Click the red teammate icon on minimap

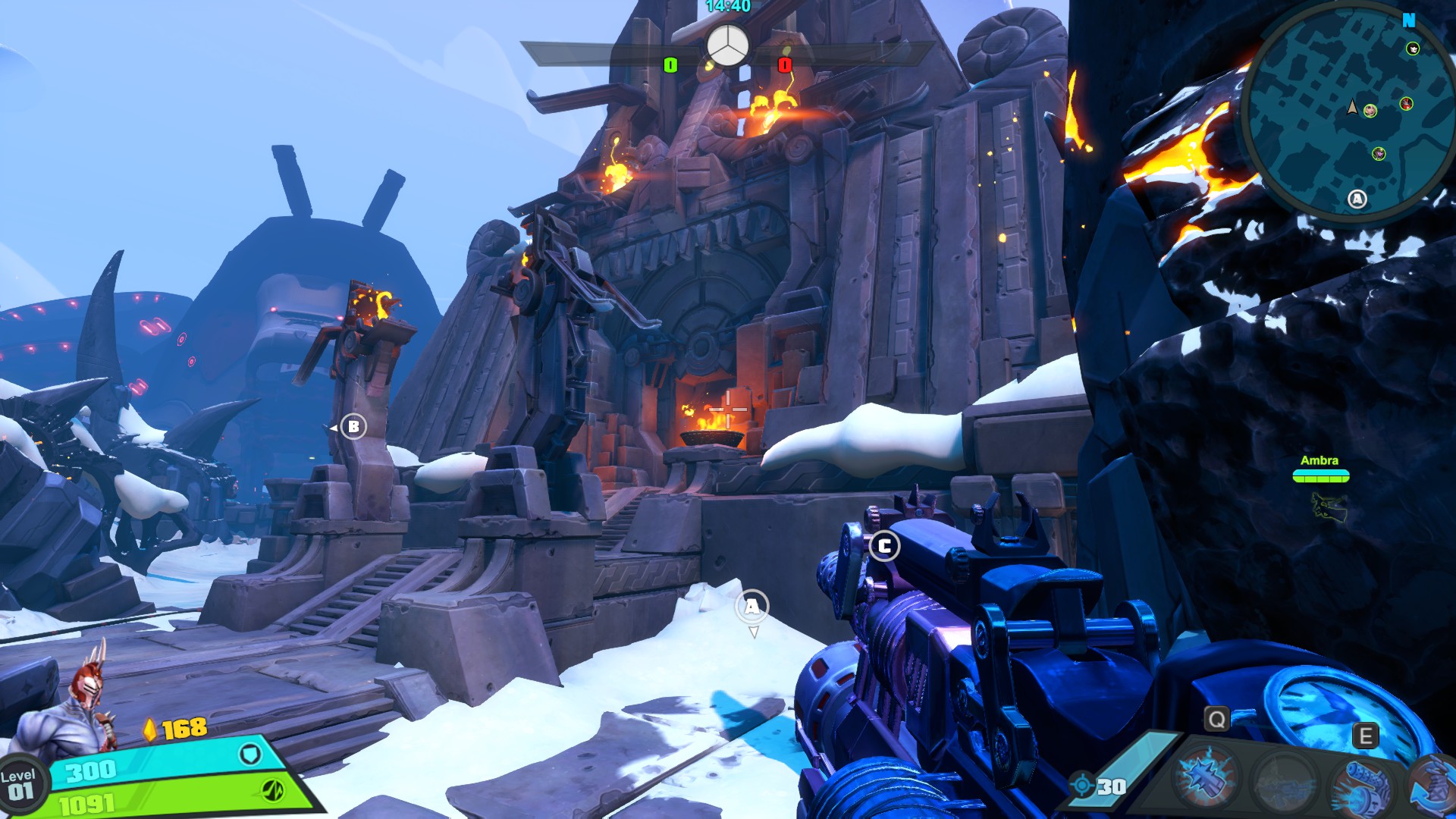(x=1407, y=104)
